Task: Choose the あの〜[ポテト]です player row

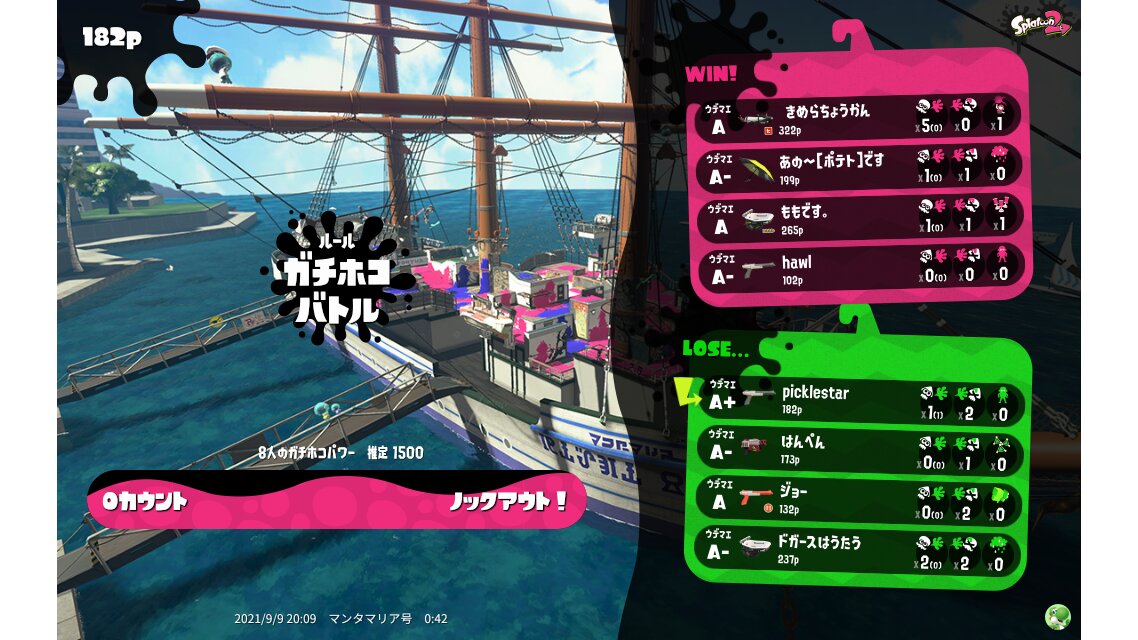Action: pos(858,167)
